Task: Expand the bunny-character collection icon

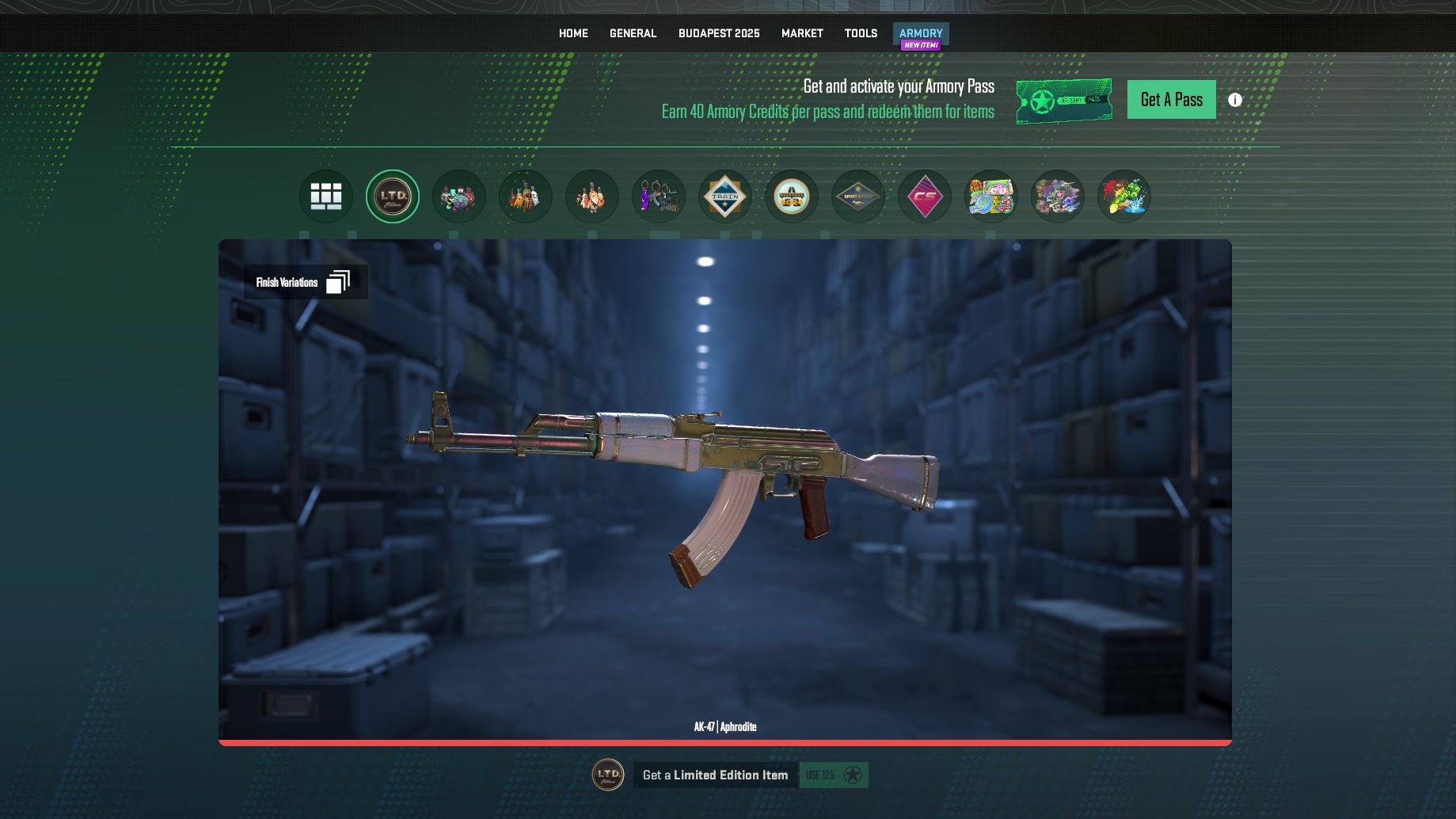Action: pyautogui.click(x=591, y=196)
